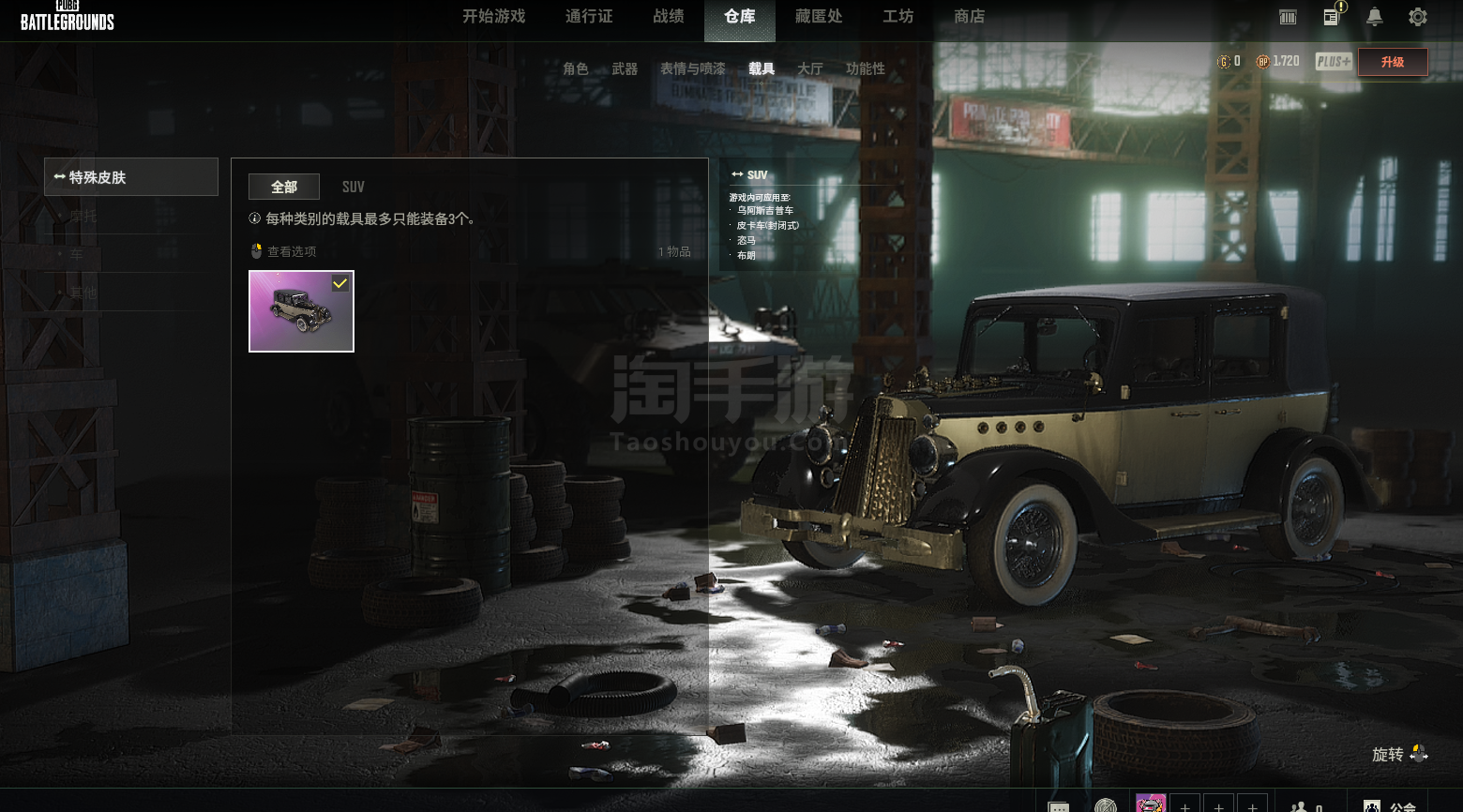The image size is (1463, 812).
Task: Open settings with the gear icon
Action: pyautogui.click(x=1418, y=17)
